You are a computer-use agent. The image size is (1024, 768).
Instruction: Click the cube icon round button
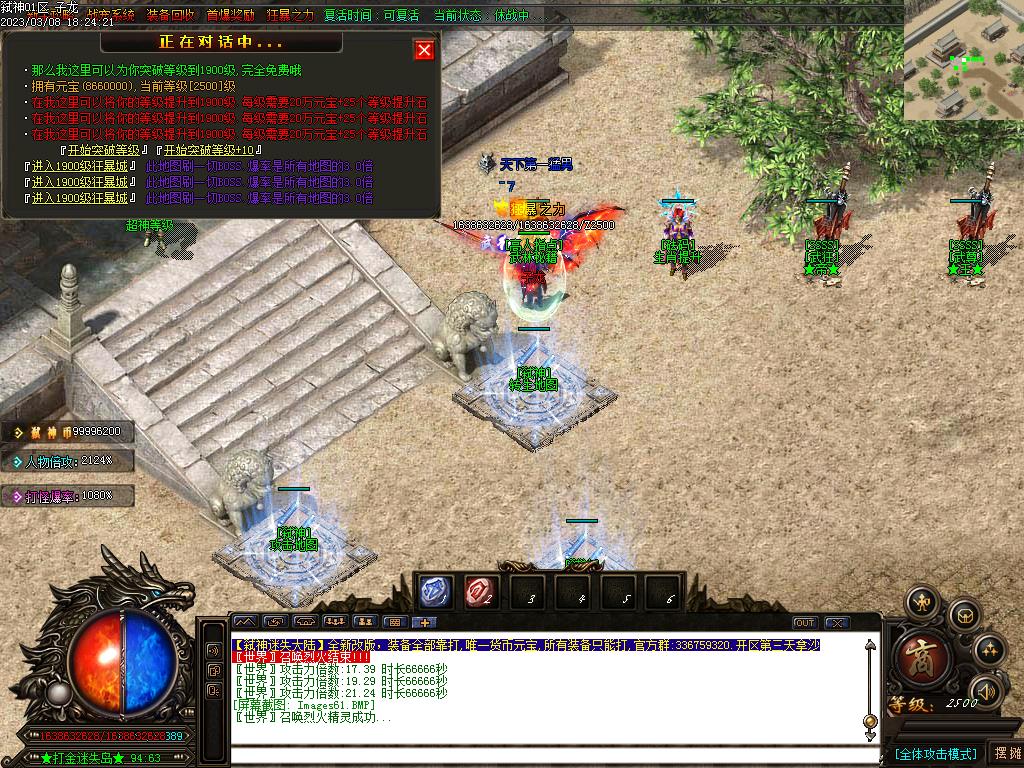point(964,613)
